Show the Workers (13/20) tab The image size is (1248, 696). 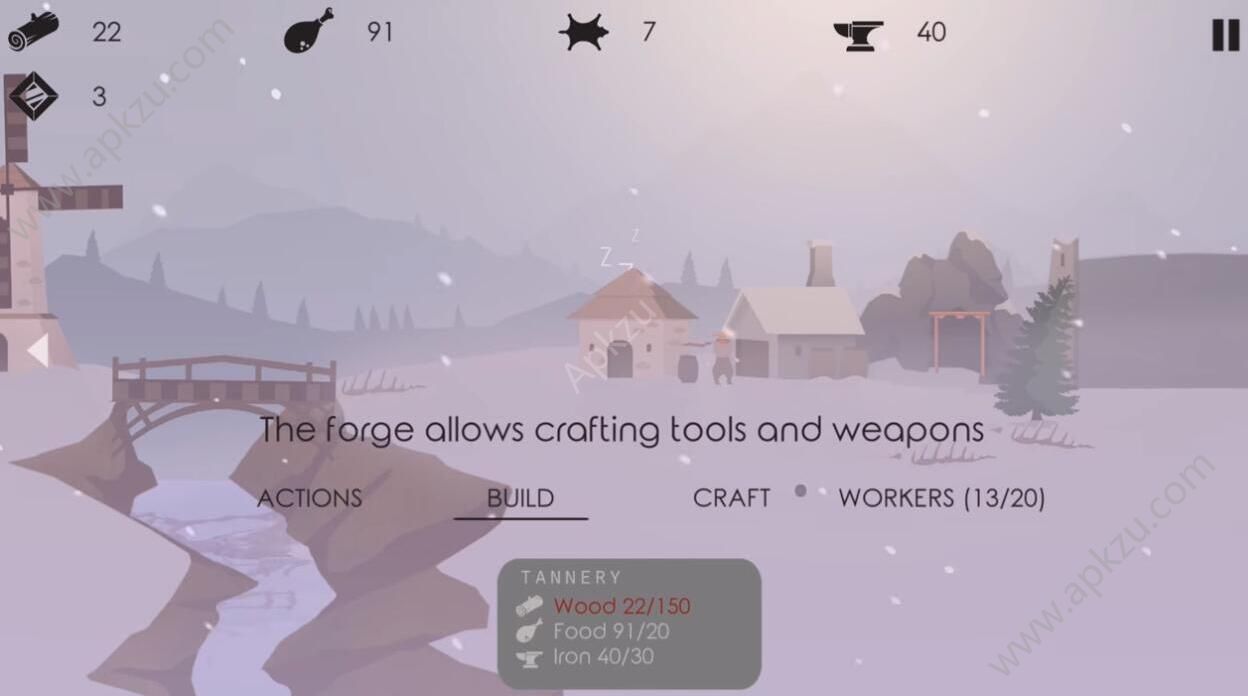tap(941, 498)
